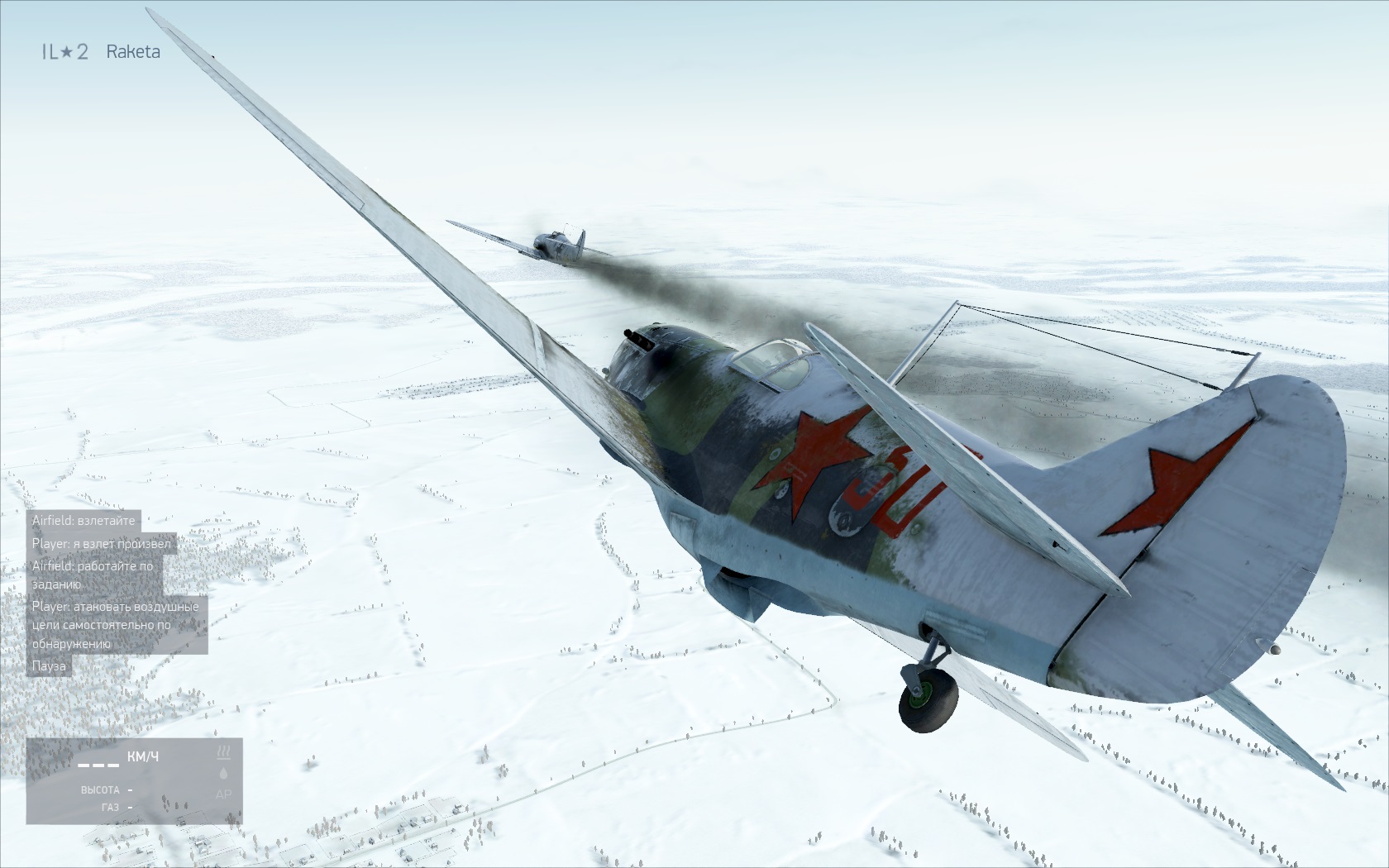
Task: Select the "Пауза" pause label
Action: click(49, 665)
